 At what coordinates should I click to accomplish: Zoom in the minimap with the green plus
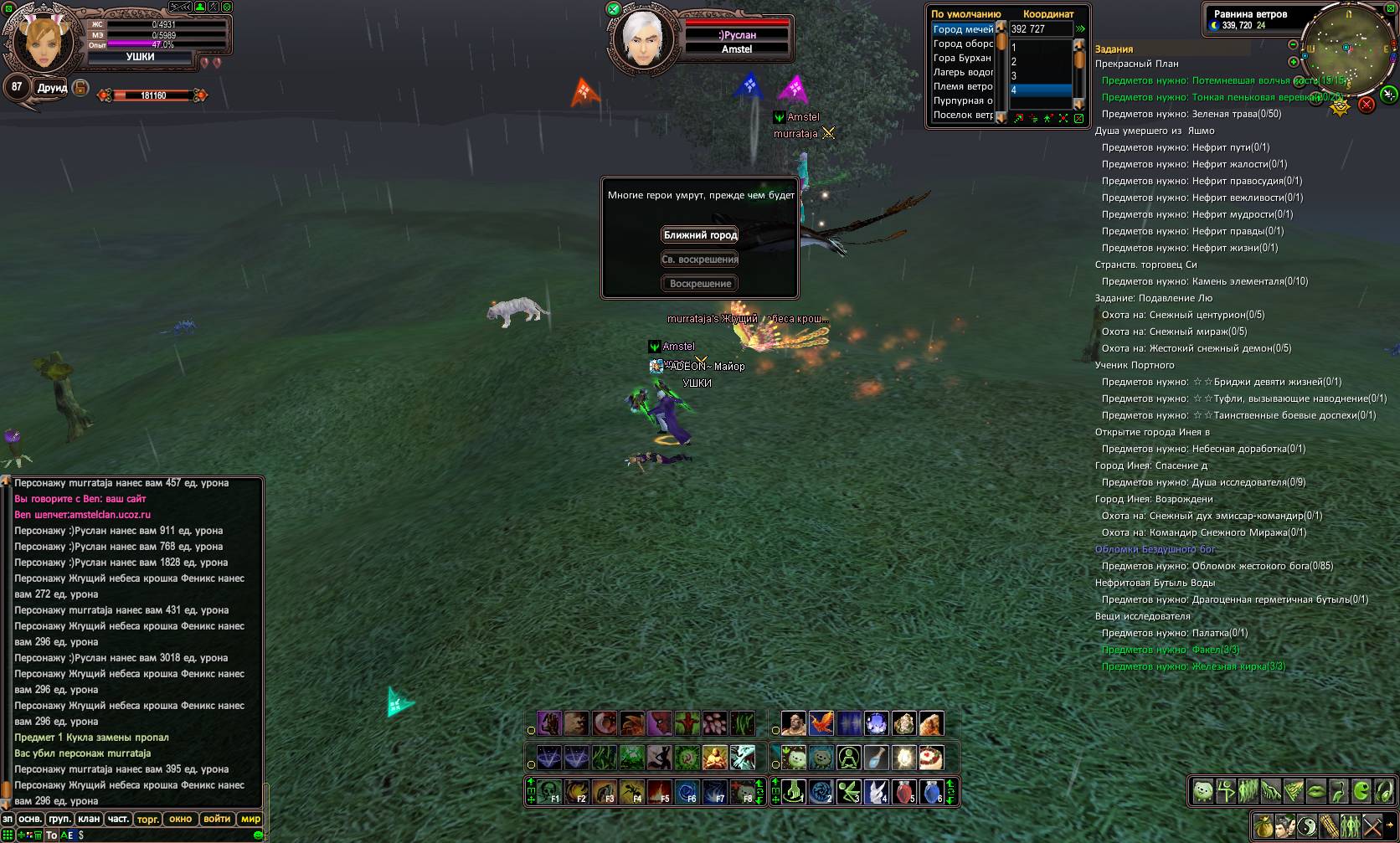coord(1293,62)
